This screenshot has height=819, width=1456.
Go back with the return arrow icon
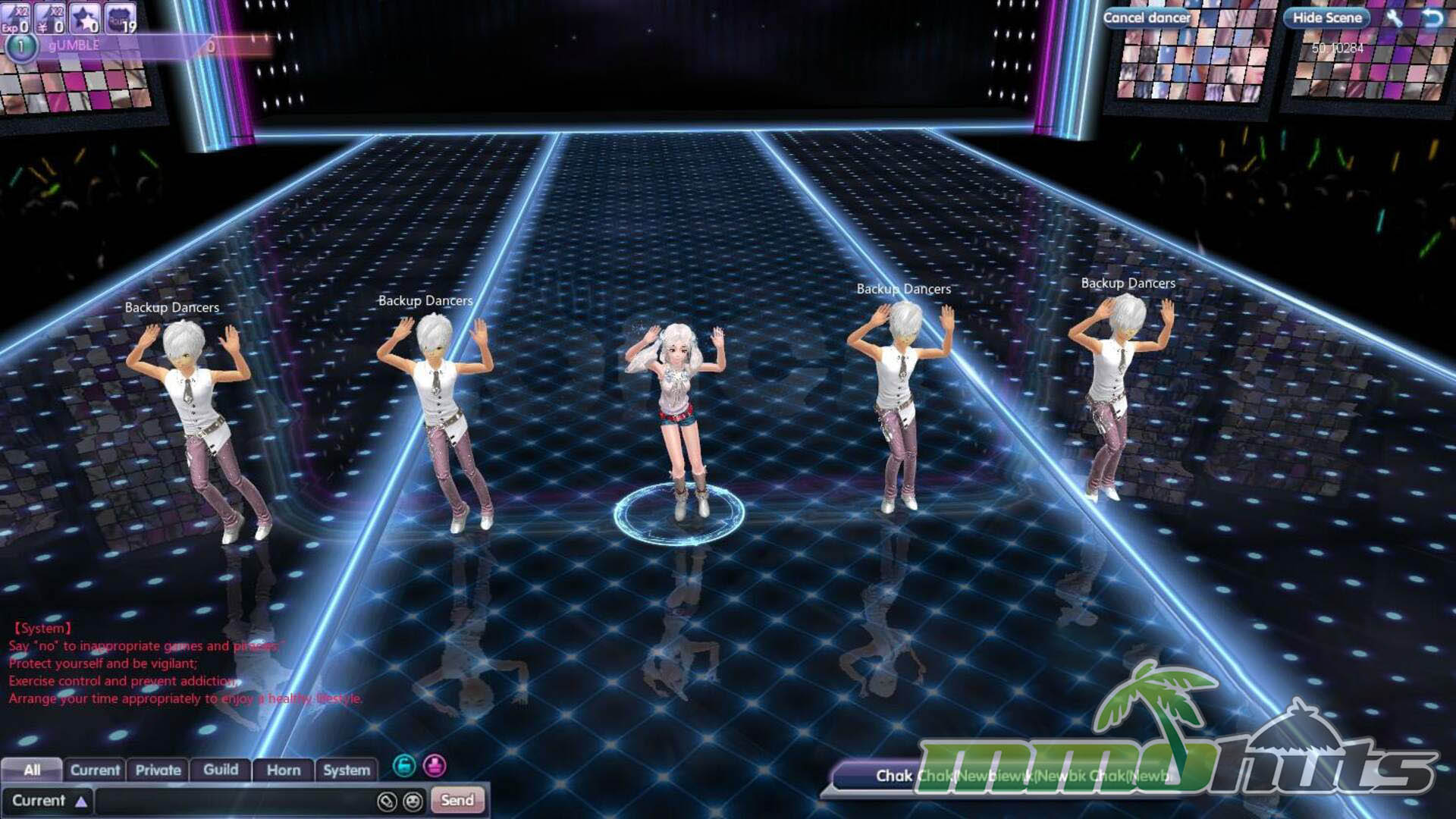click(1432, 17)
